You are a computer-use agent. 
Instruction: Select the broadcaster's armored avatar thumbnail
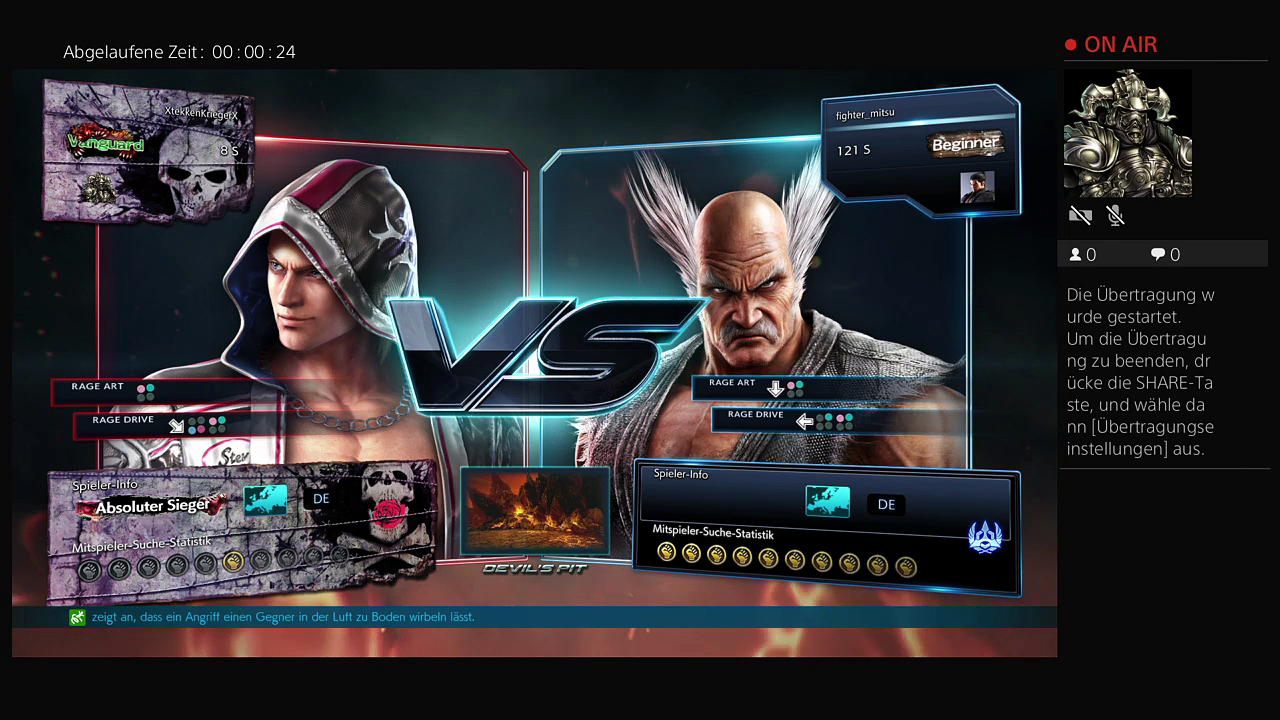click(1127, 133)
